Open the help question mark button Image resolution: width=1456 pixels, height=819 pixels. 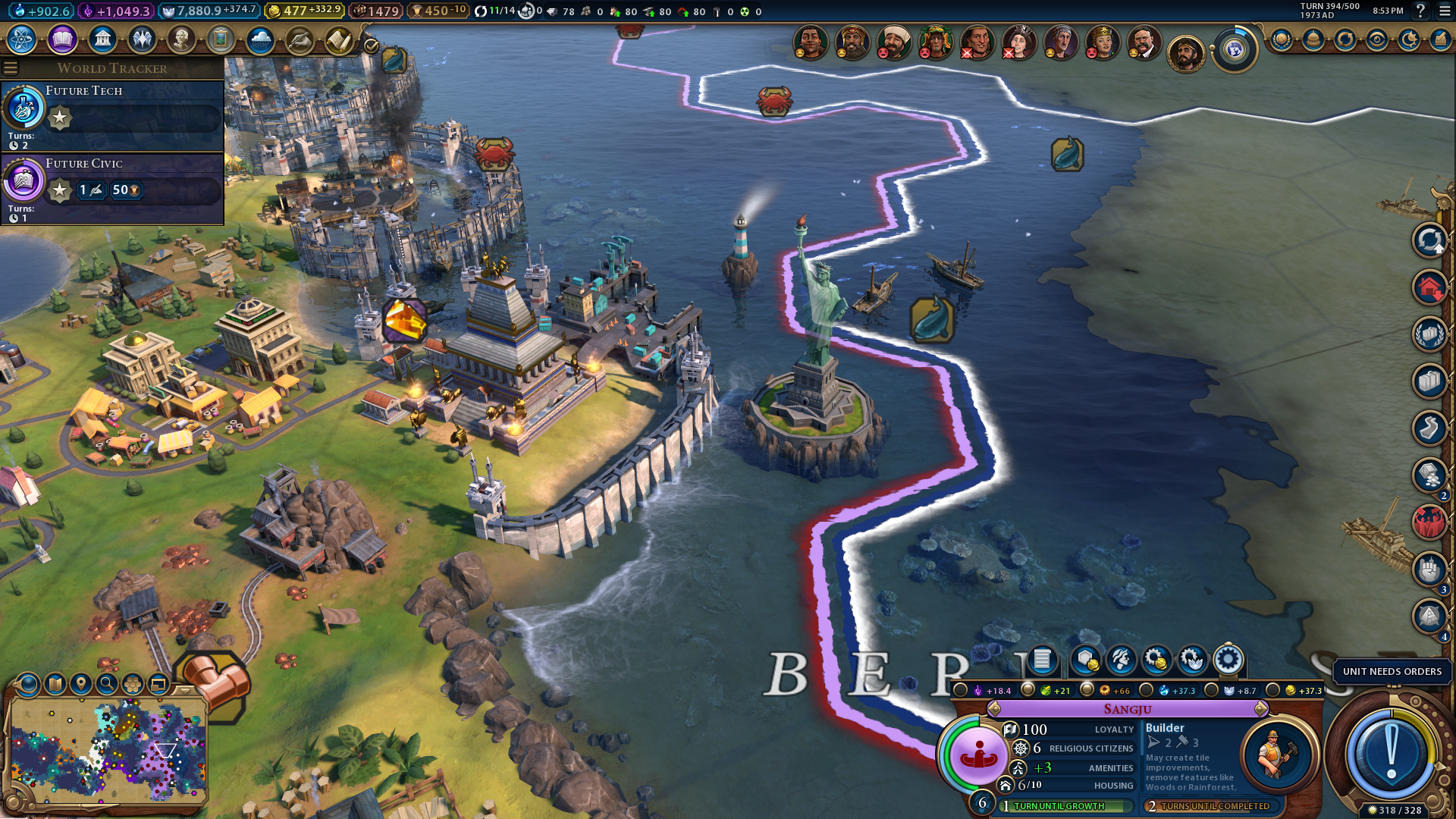coord(1420,11)
